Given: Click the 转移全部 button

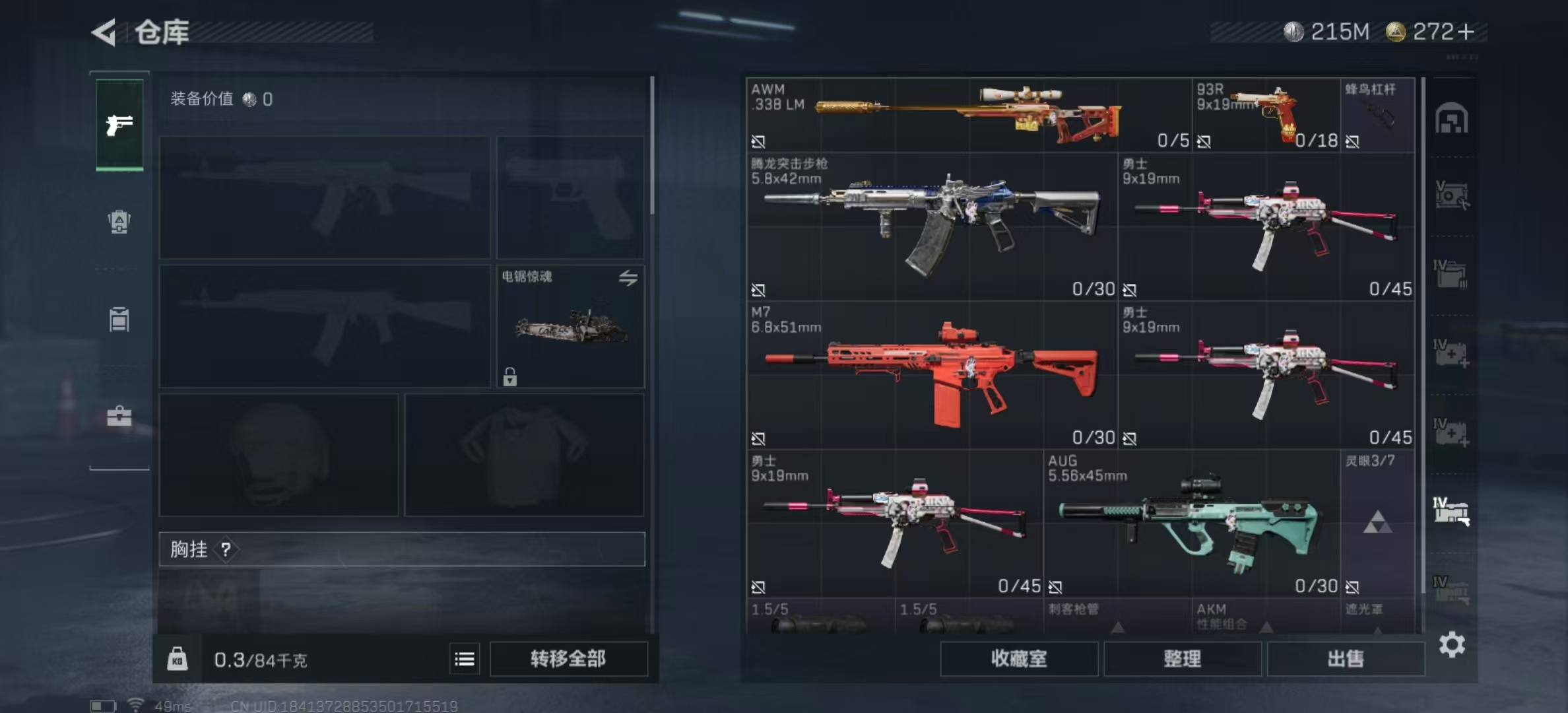Looking at the screenshot, I should [568, 659].
